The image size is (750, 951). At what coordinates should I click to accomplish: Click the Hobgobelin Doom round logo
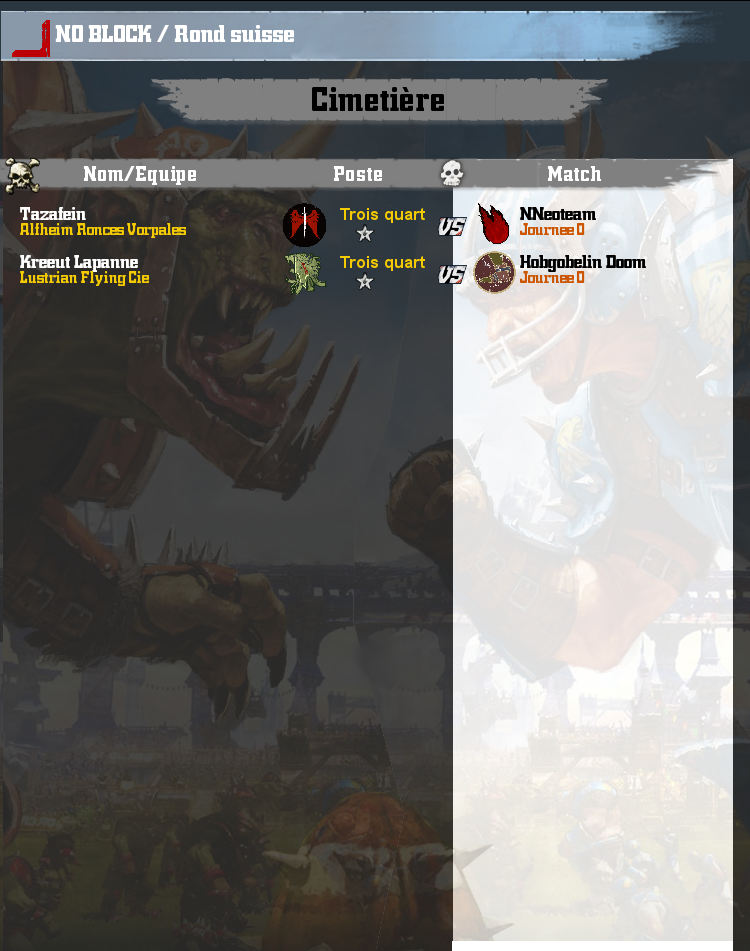coord(494,272)
